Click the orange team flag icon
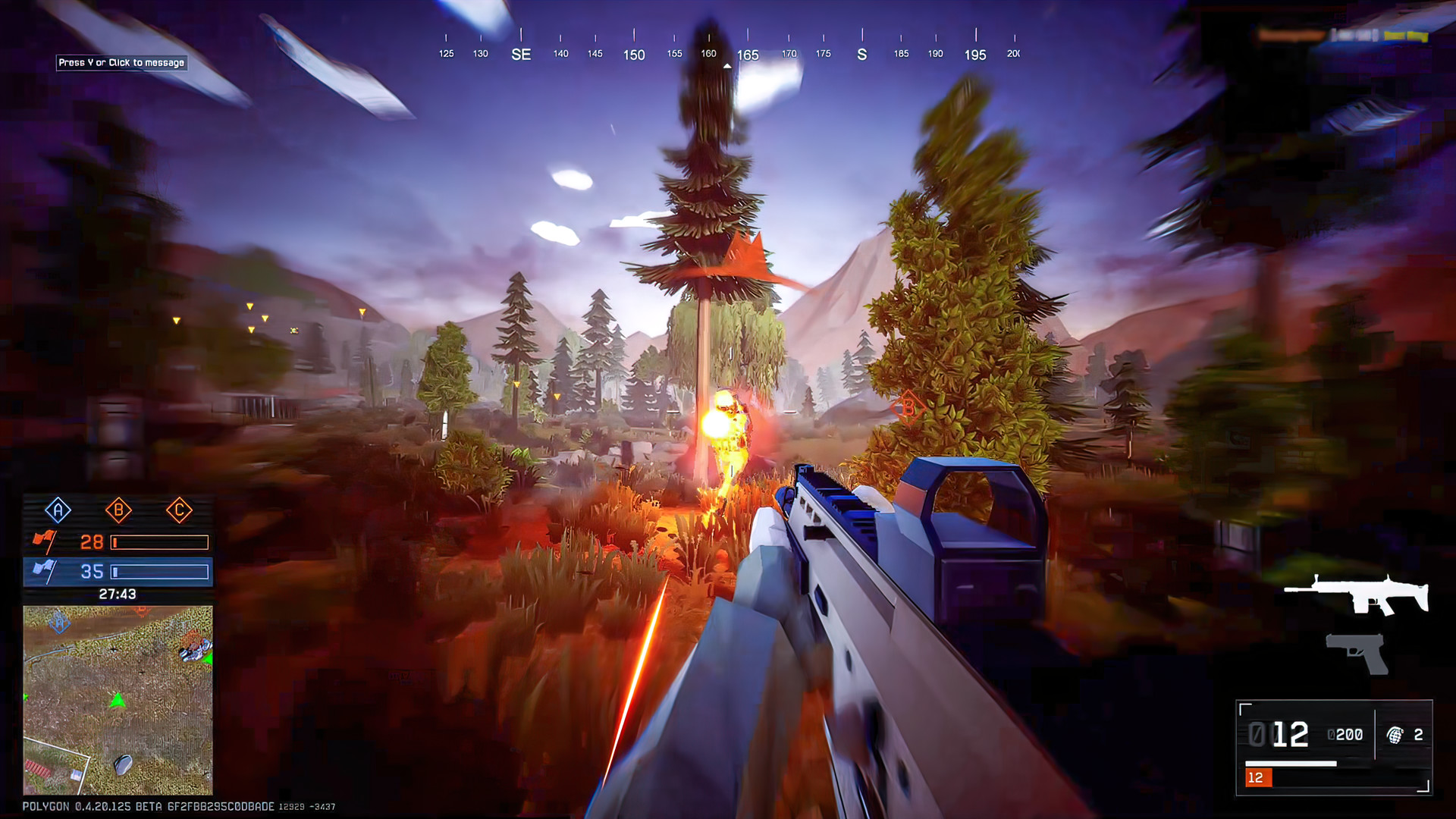 45,541
